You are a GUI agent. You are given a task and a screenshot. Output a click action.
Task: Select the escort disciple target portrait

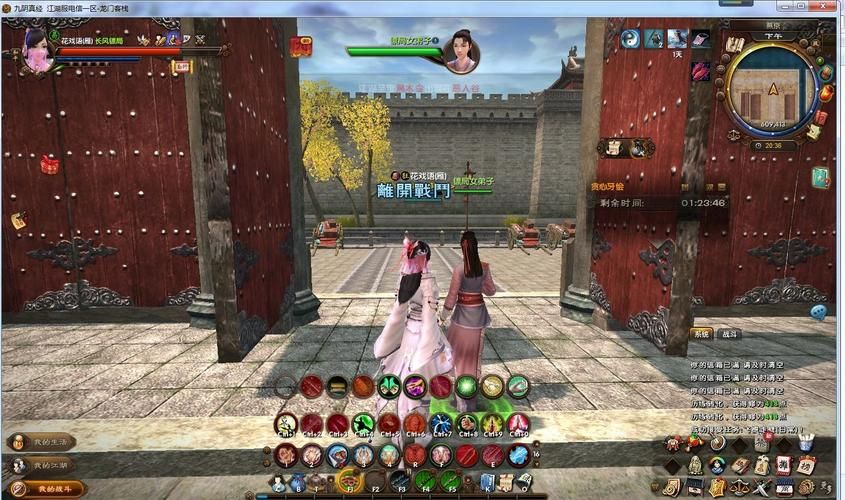pos(460,50)
